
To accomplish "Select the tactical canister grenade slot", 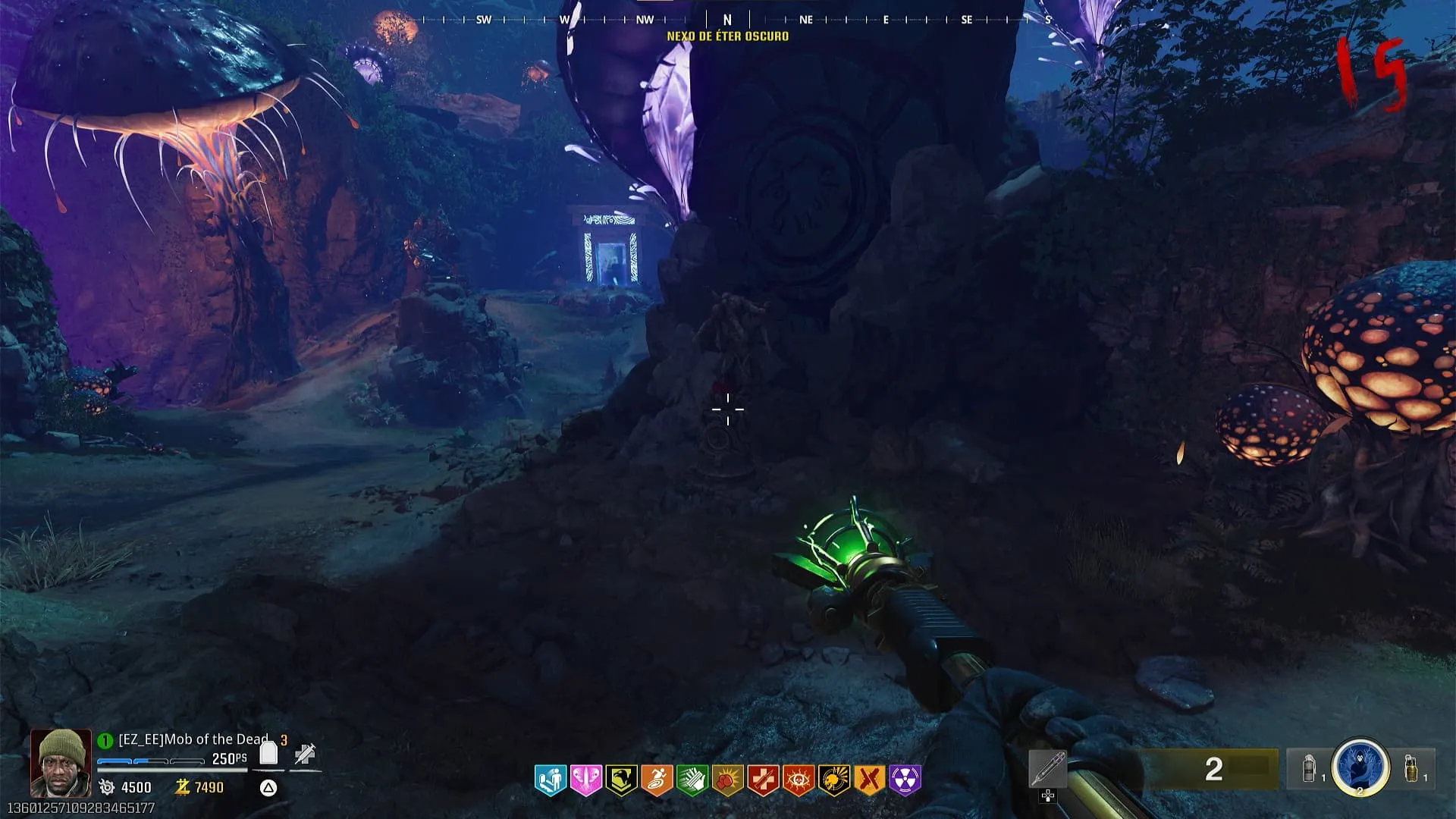I will pos(1309,768).
